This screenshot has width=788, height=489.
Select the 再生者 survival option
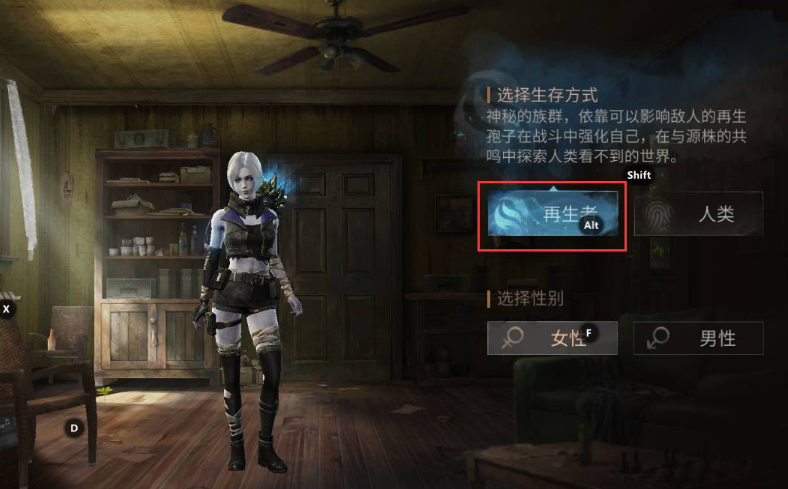(552, 213)
